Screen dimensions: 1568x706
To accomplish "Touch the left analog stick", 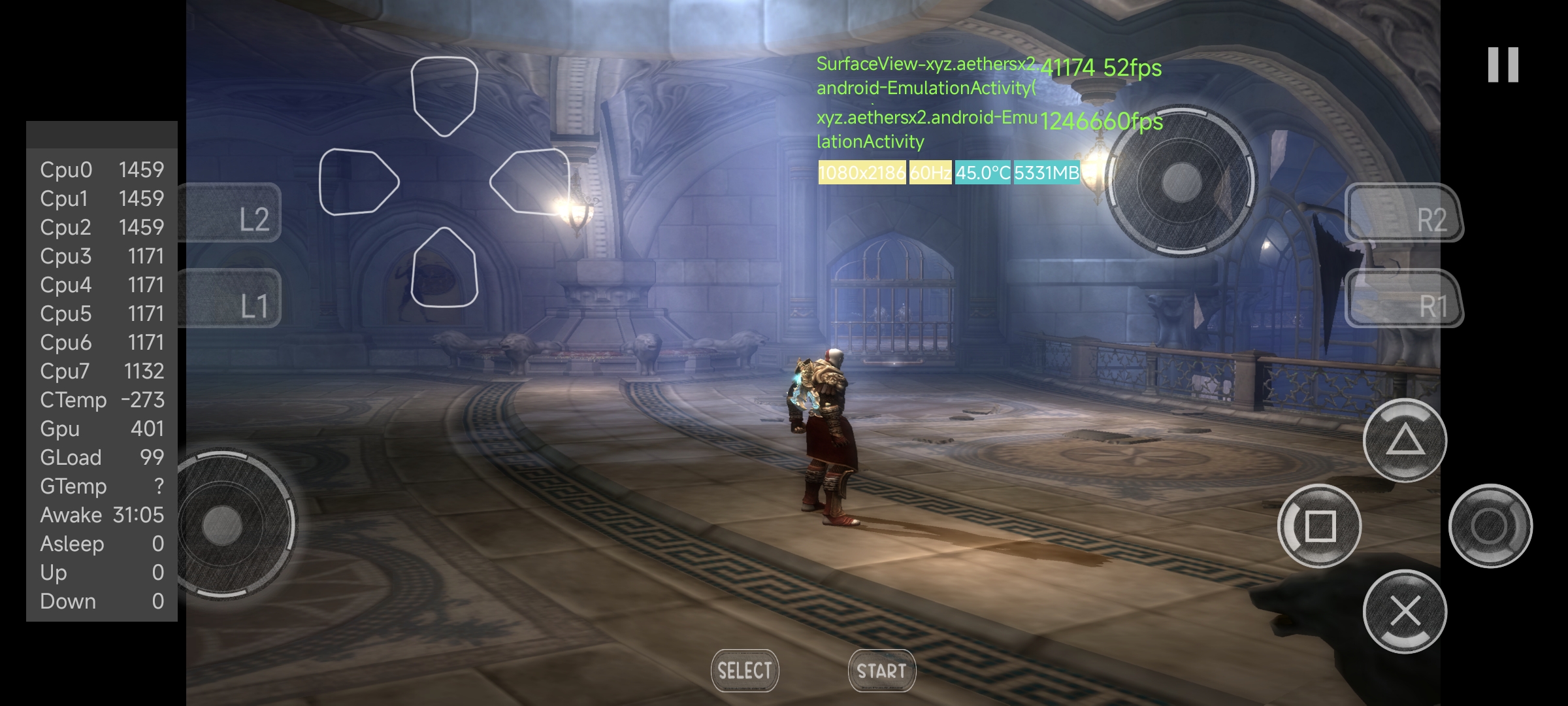I will (223, 525).
